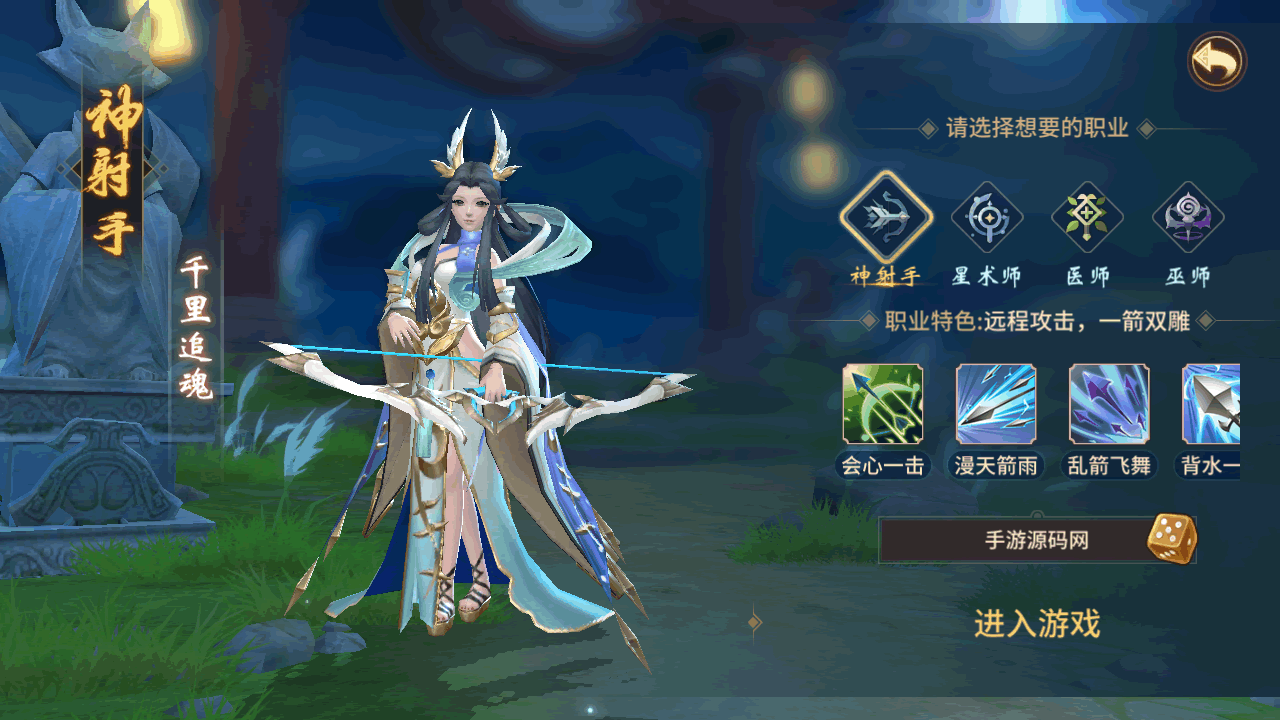Switch to the 巫师 class
This screenshot has height=720, width=1280.
[x=1188, y=217]
